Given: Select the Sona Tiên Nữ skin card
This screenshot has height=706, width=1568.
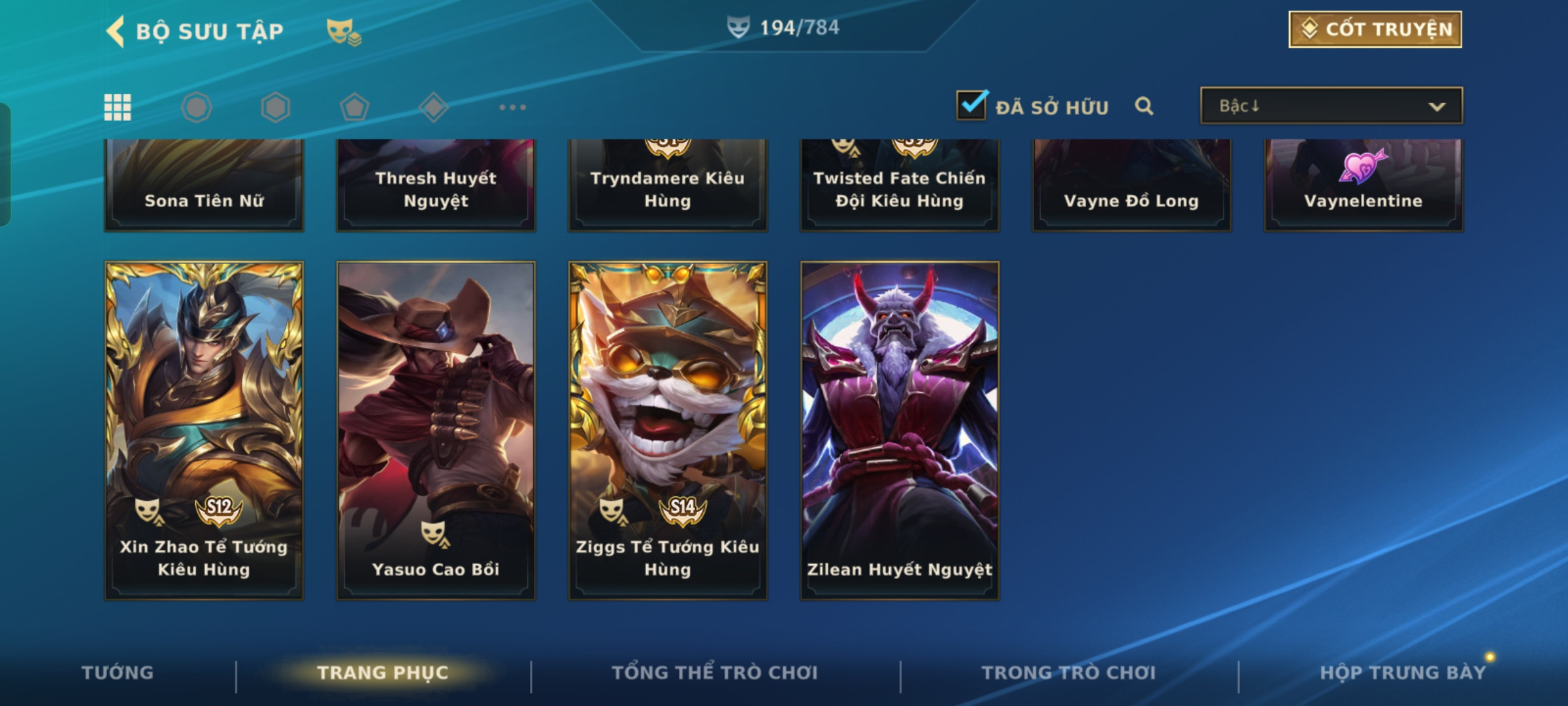Looking at the screenshot, I should click(204, 186).
